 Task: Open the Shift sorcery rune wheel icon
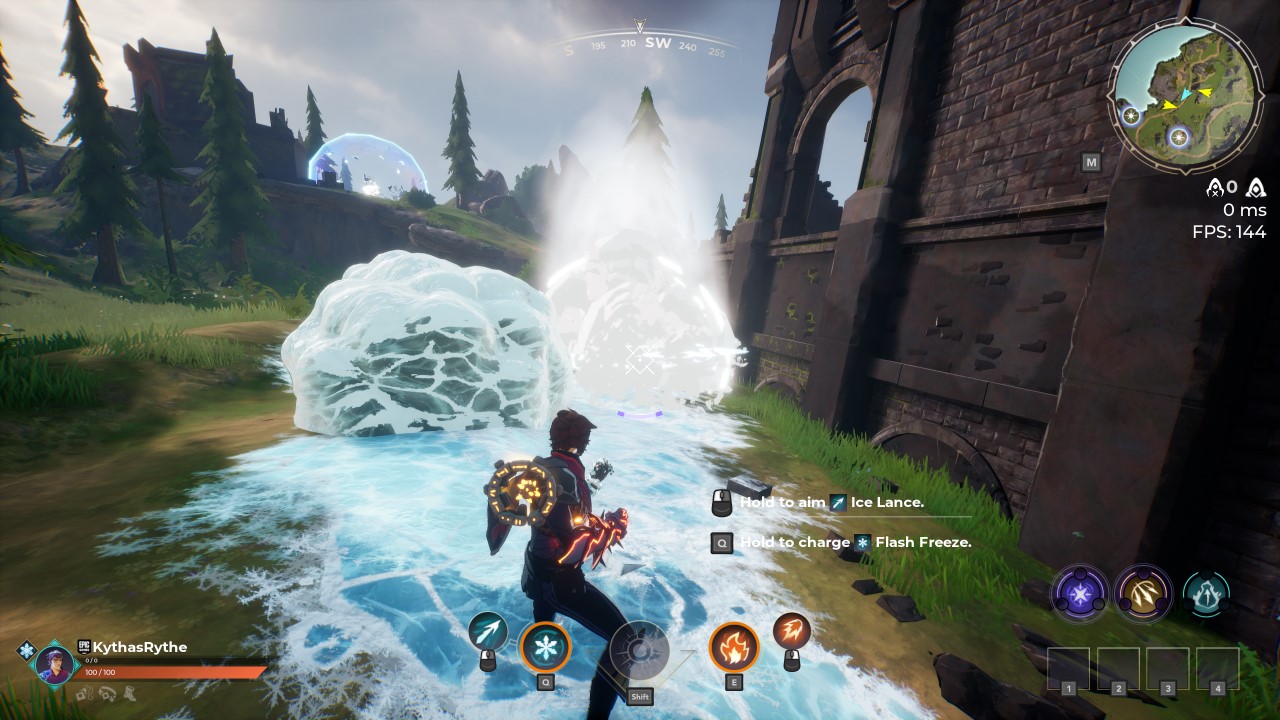(x=640, y=650)
